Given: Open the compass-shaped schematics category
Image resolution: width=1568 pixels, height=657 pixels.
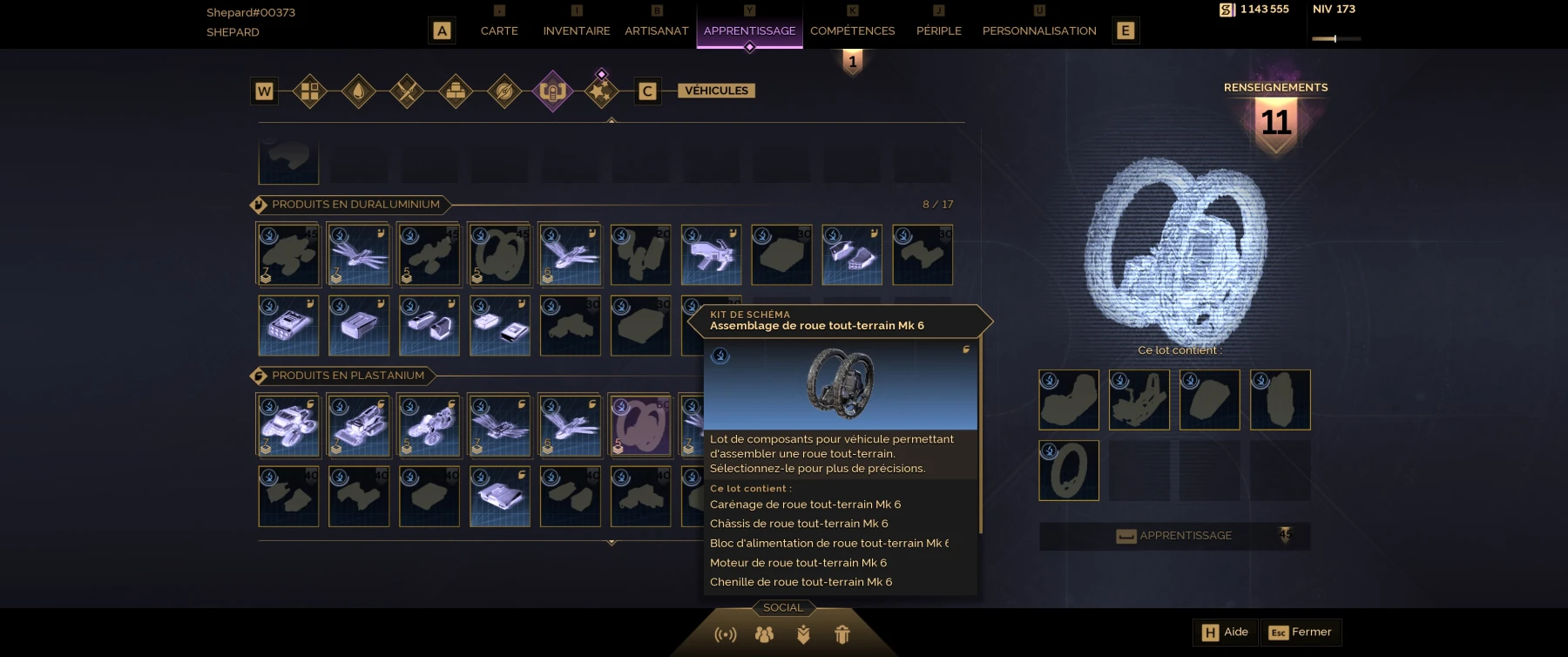Looking at the screenshot, I should click(x=504, y=91).
